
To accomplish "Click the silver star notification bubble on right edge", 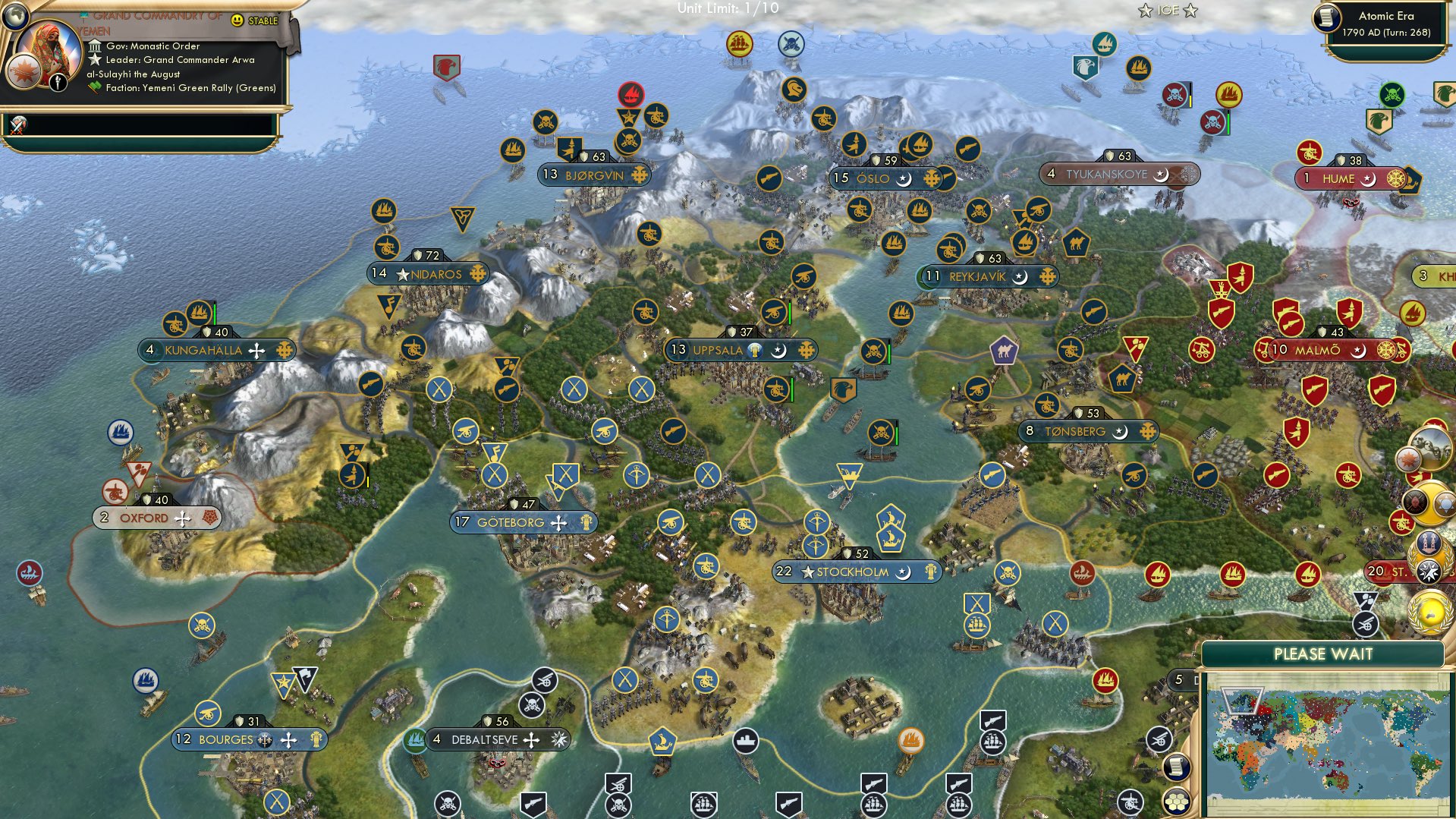I will [x=1429, y=569].
